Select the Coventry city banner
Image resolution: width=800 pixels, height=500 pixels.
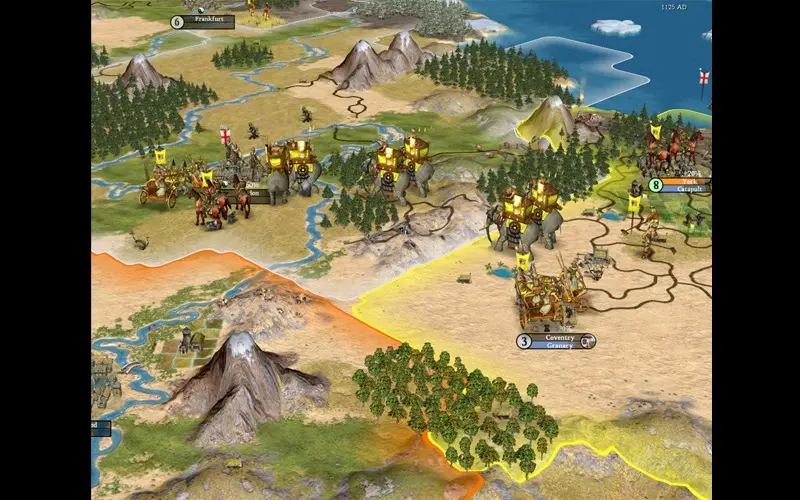[x=559, y=339]
